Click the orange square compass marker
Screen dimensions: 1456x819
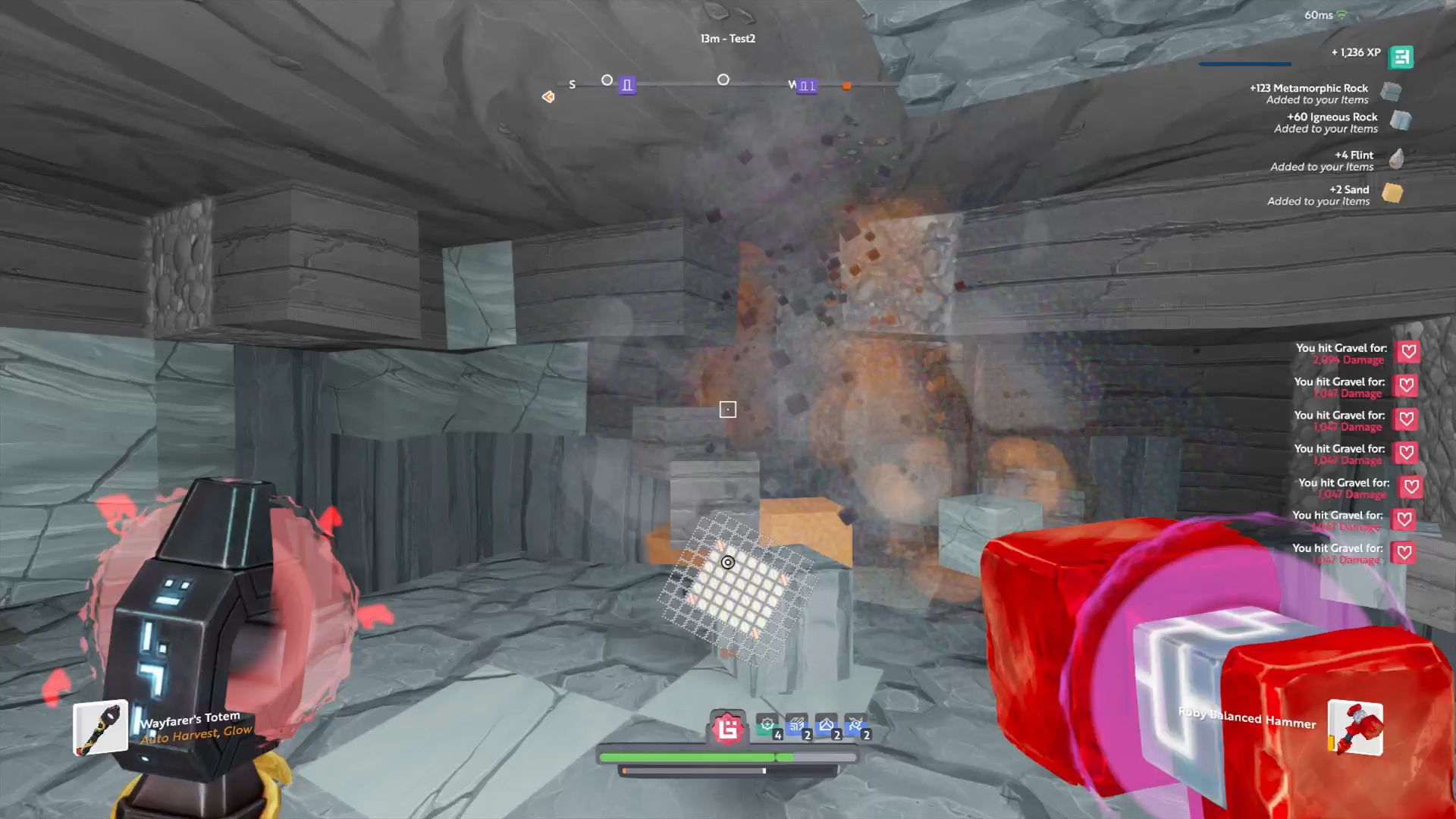pyautogui.click(x=847, y=86)
